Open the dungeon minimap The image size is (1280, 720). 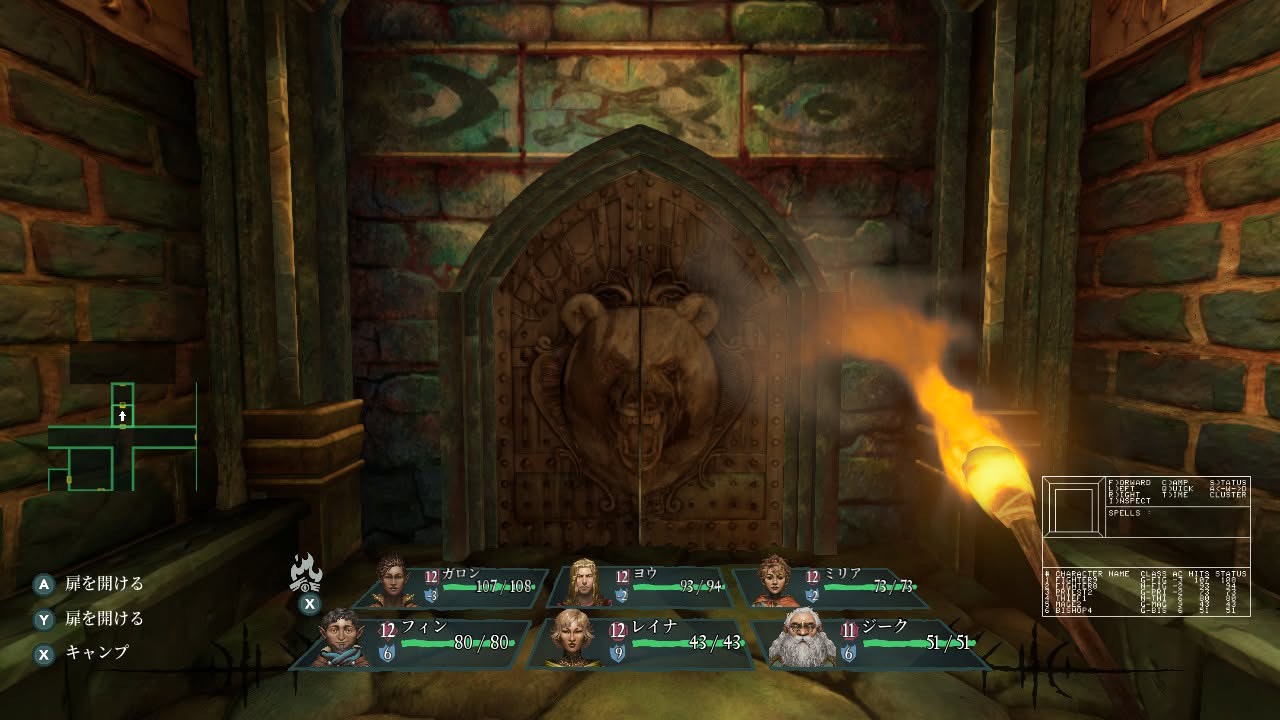tap(122, 437)
